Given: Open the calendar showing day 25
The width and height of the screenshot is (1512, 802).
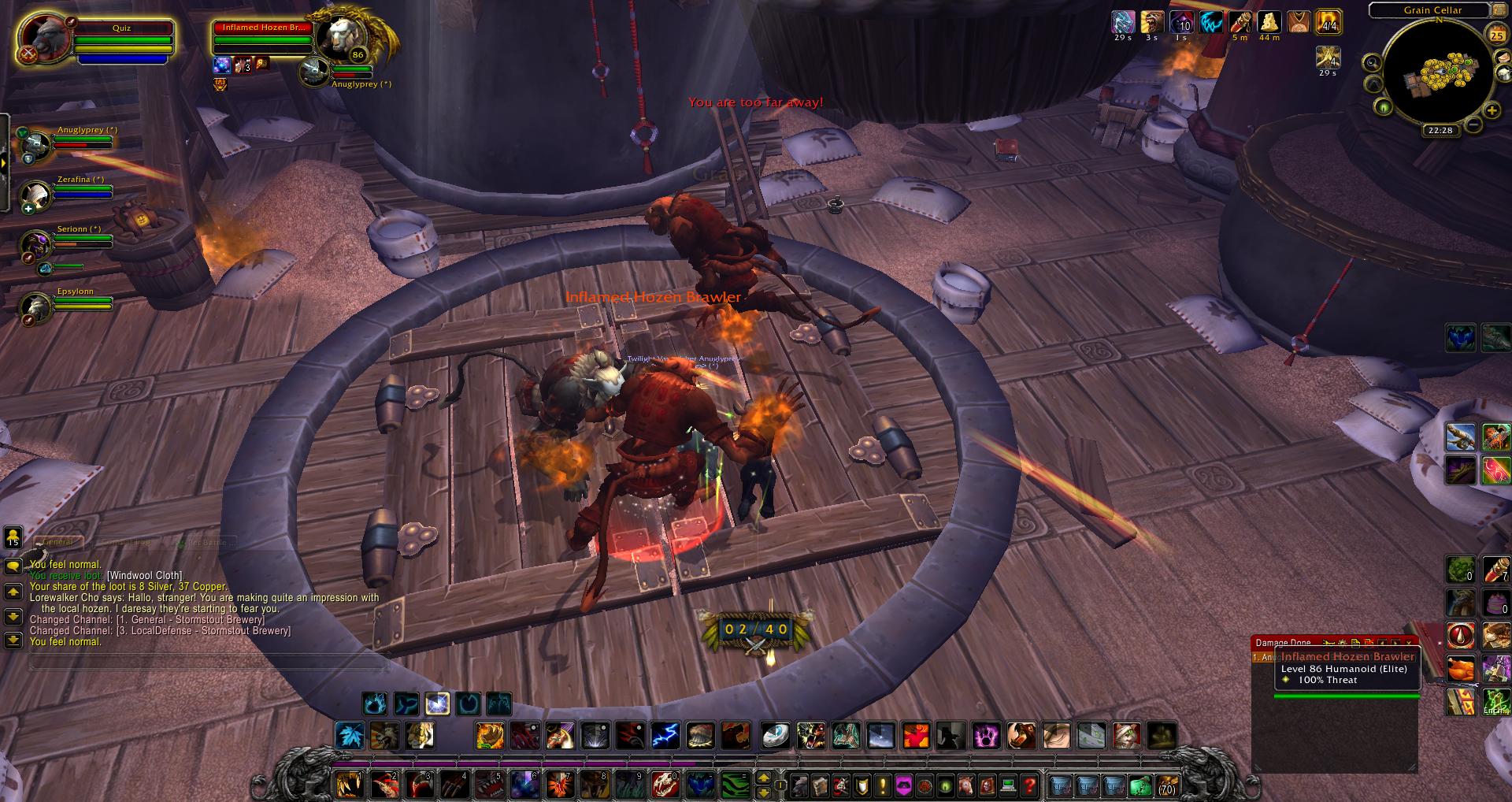Looking at the screenshot, I should pos(1495,35).
